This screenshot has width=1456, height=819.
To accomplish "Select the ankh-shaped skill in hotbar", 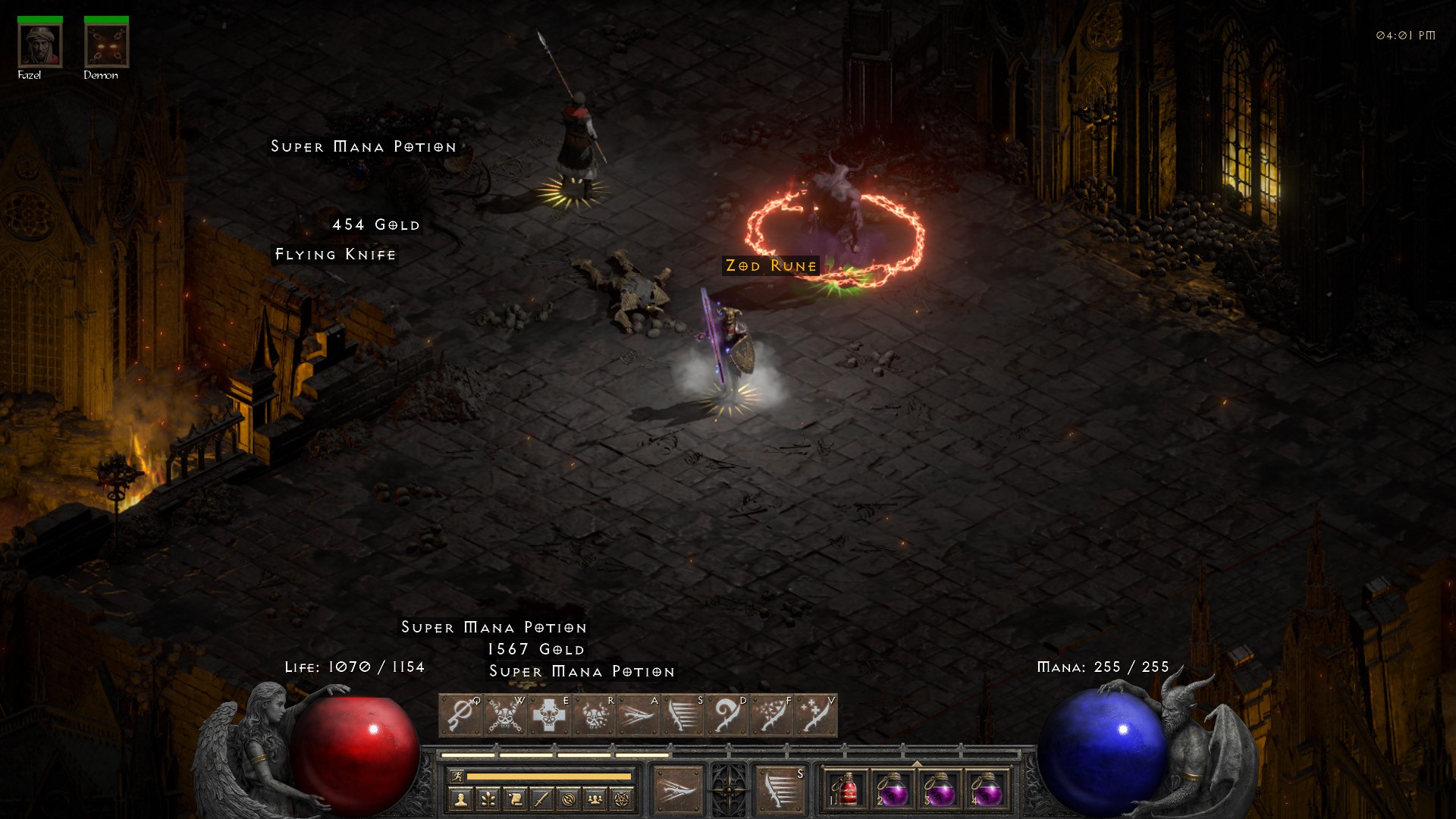I will pyautogui.click(x=460, y=715).
